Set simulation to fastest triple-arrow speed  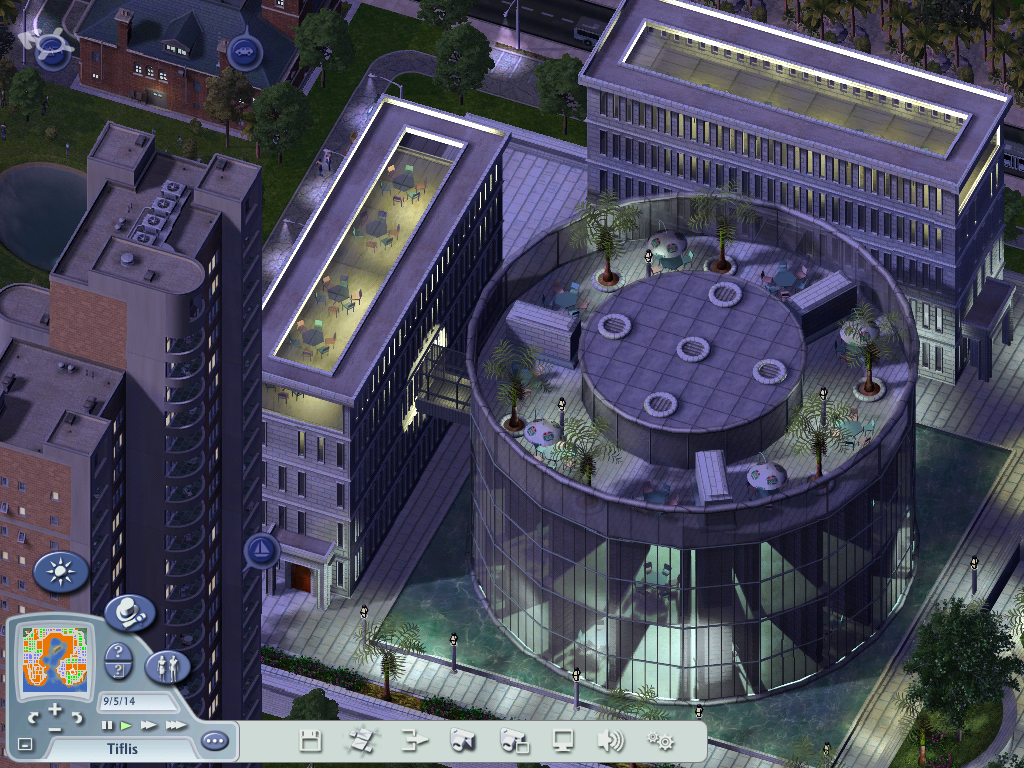click(175, 725)
